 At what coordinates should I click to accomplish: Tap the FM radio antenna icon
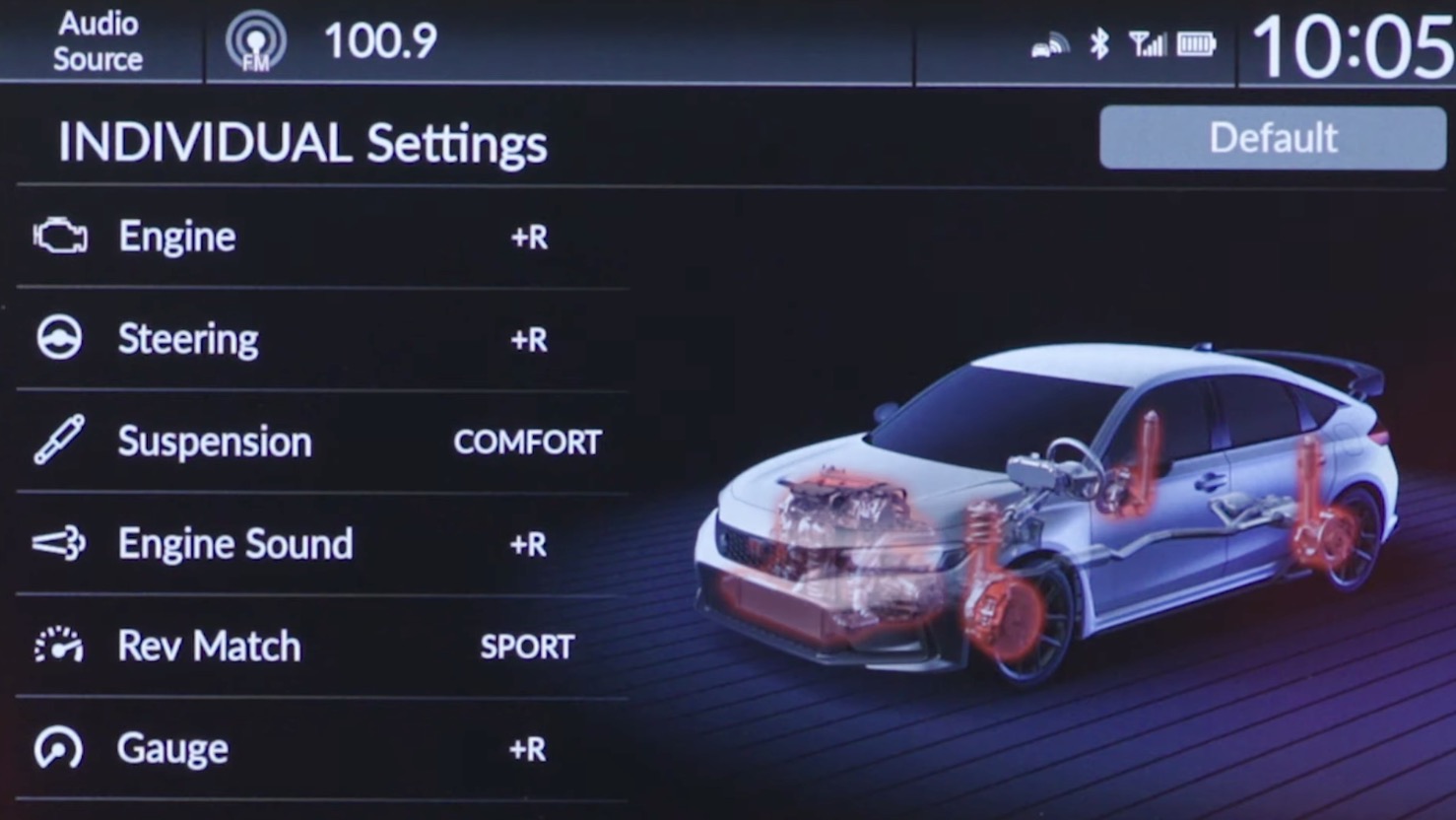point(256,41)
